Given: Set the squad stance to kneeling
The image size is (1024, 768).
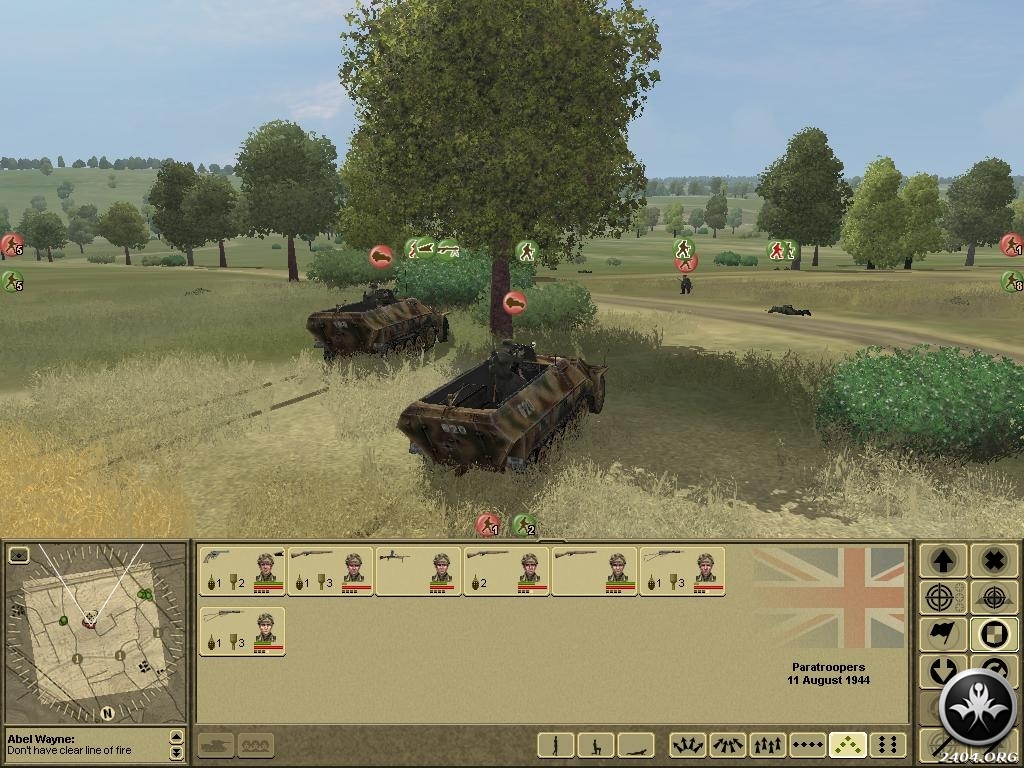Looking at the screenshot, I should click(x=595, y=745).
